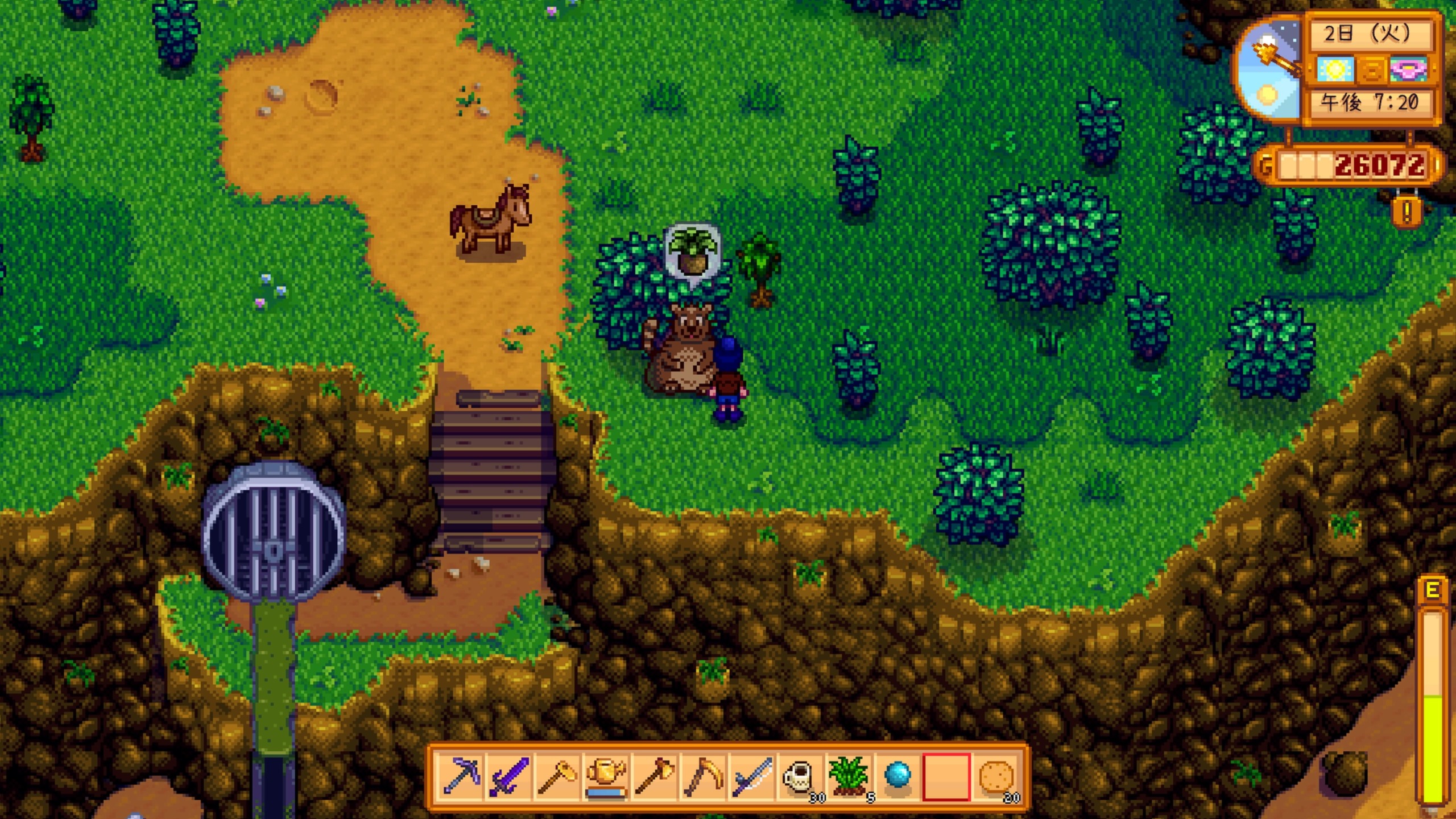The image size is (1456, 819).
Task: Select the round tan food stack of 20
Action: [995, 776]
